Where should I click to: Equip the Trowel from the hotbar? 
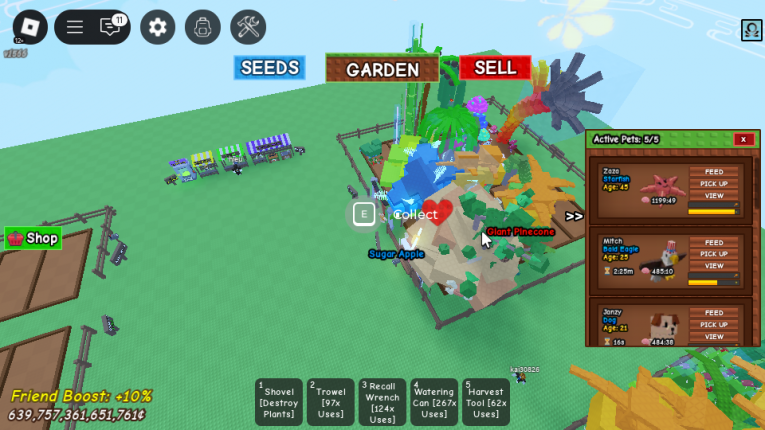pyautogui.click(x=330, y=402)
